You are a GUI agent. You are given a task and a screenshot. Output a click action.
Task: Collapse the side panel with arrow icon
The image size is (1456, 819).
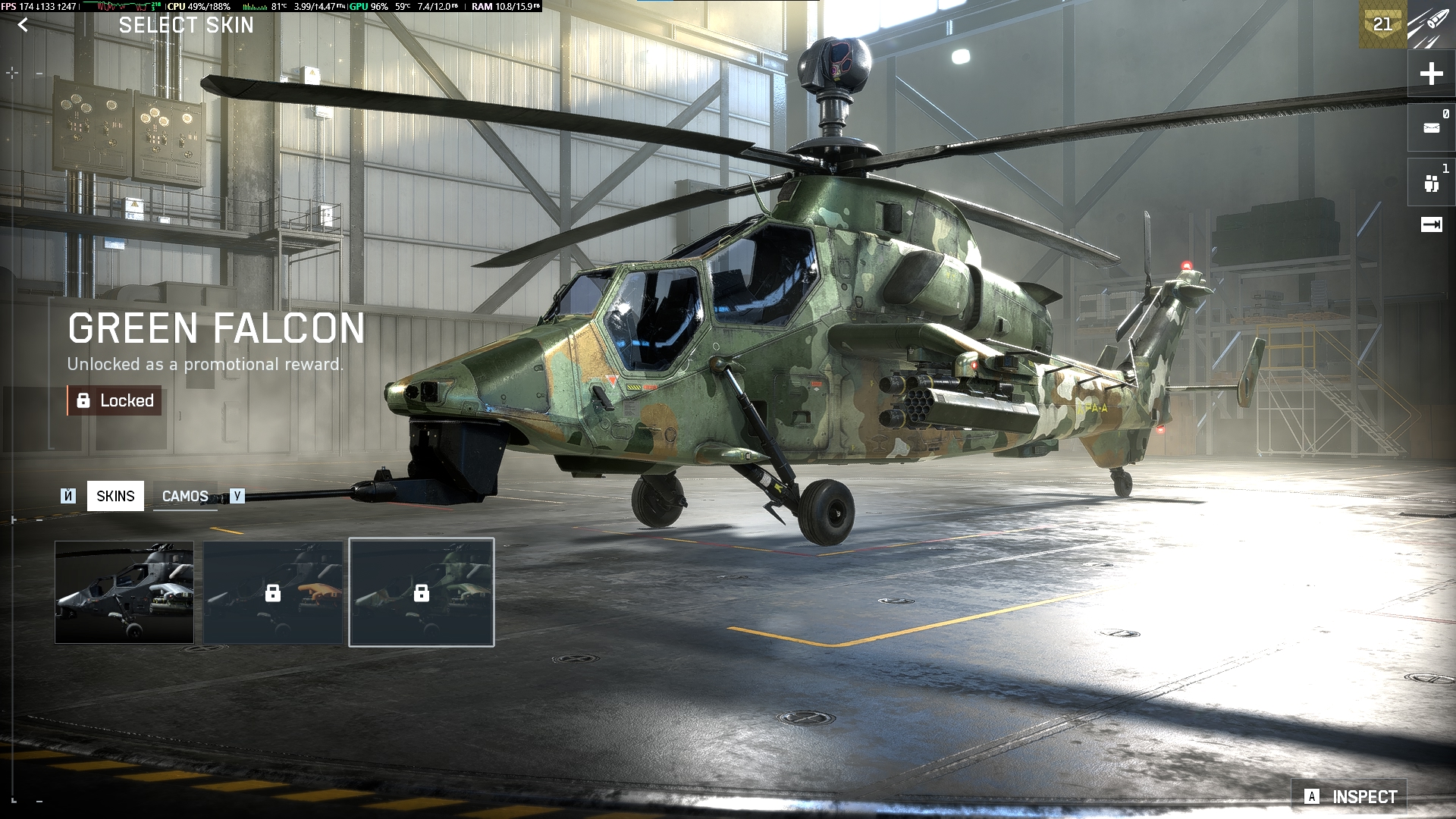point(1431,224)
